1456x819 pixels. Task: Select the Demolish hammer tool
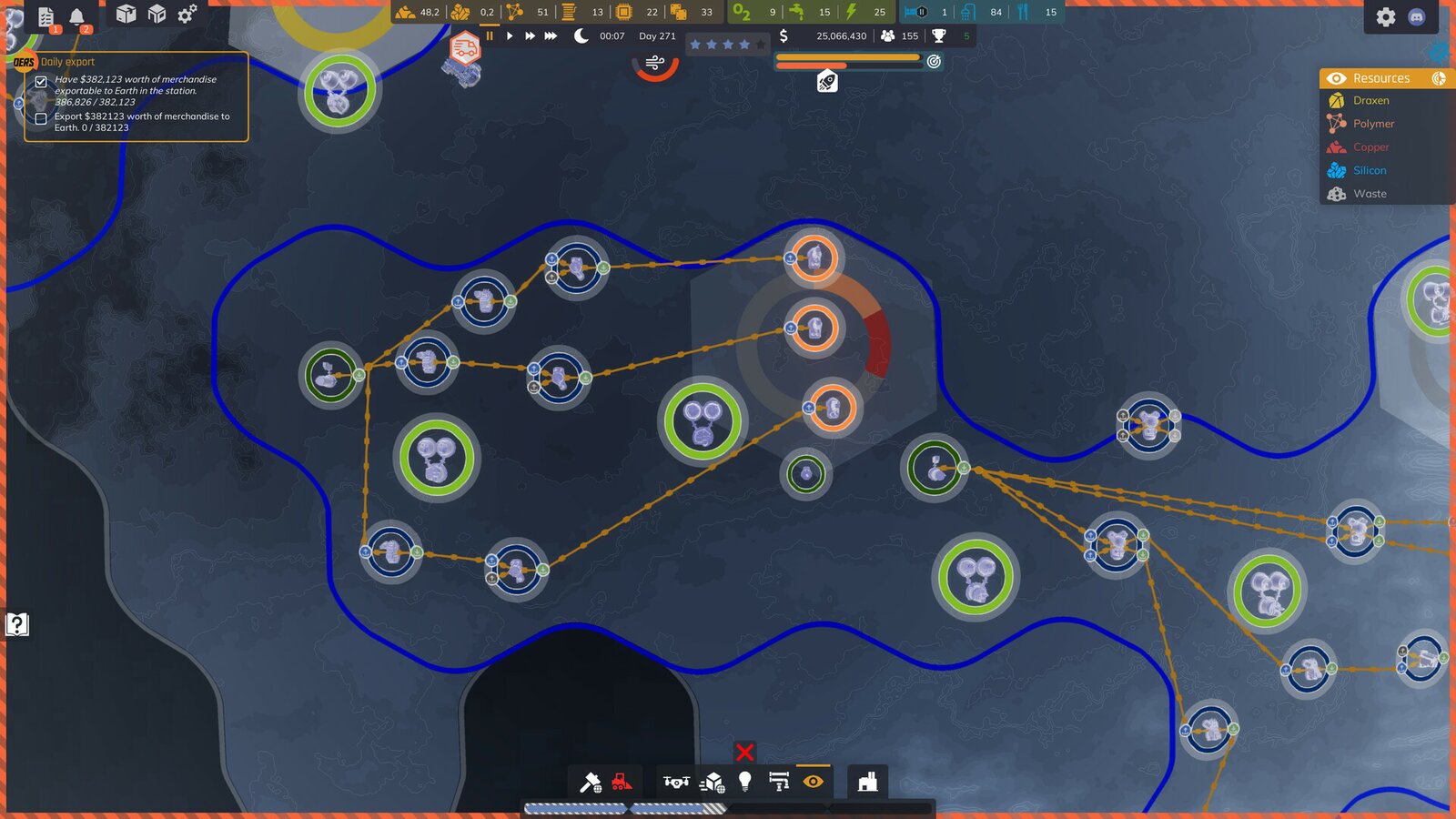click(x=591, y=781)
